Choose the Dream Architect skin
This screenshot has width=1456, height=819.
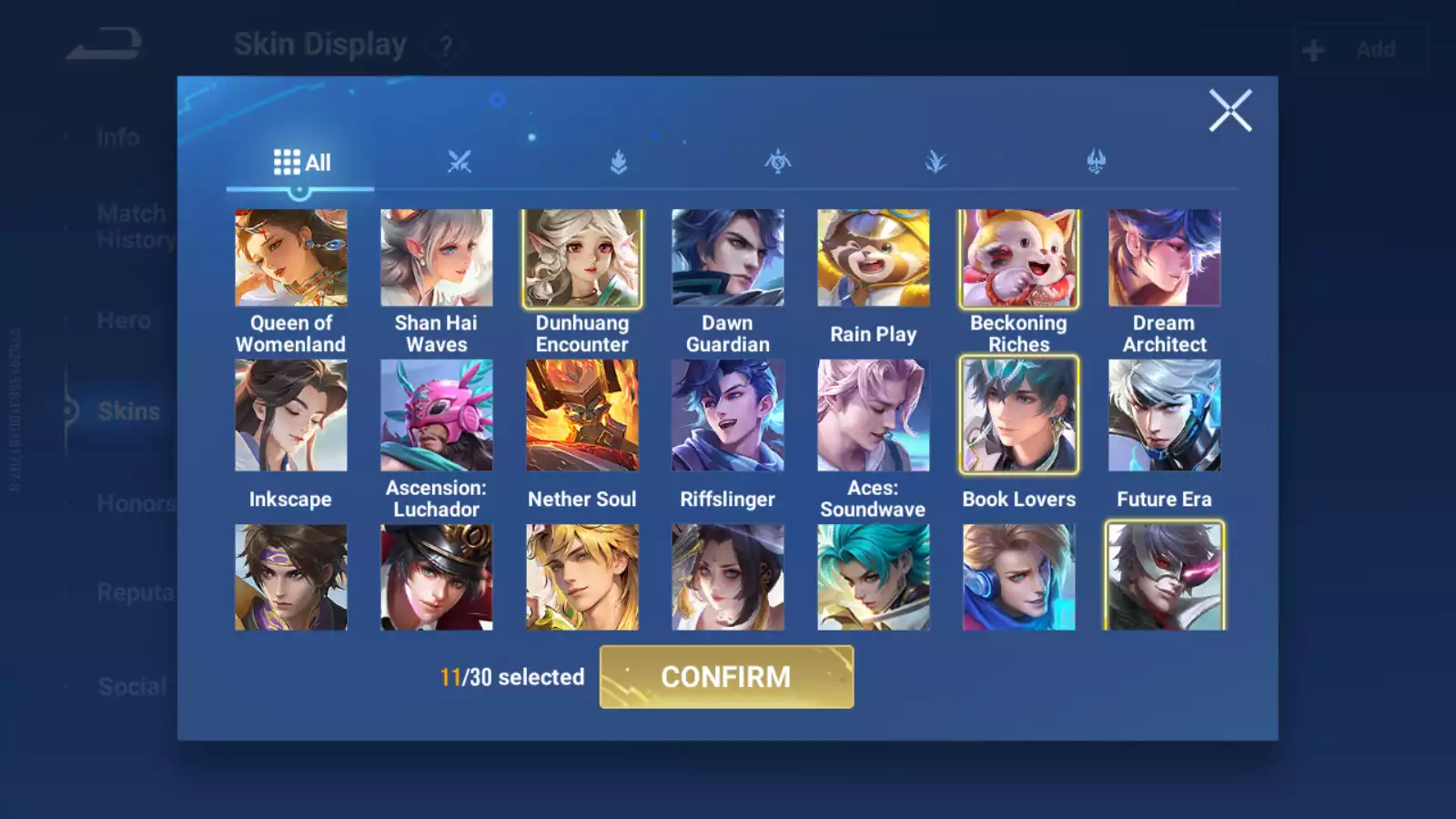click(1165, 258)
